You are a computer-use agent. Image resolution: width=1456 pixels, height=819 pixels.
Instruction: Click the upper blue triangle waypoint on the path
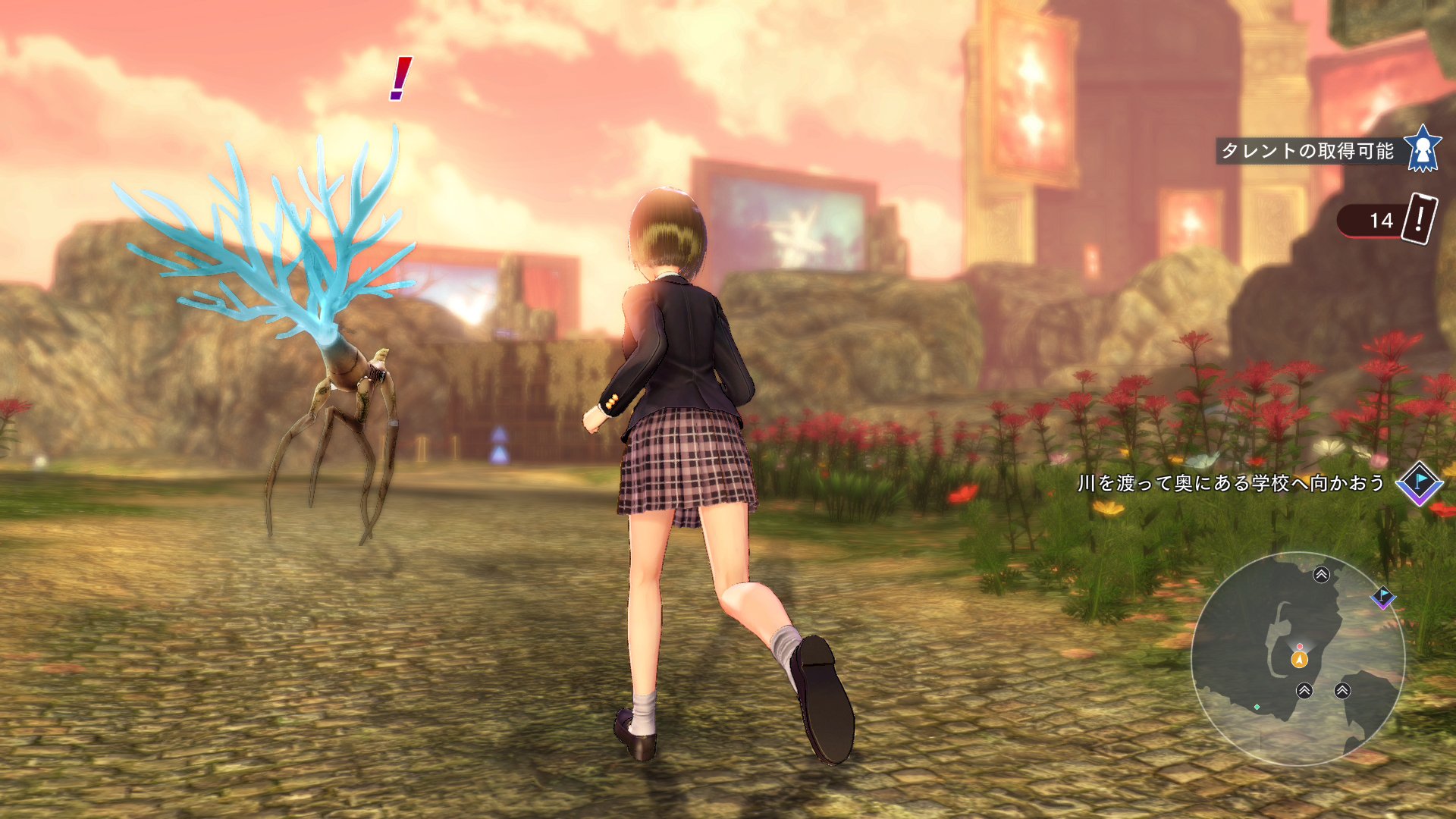coord(500,435)
